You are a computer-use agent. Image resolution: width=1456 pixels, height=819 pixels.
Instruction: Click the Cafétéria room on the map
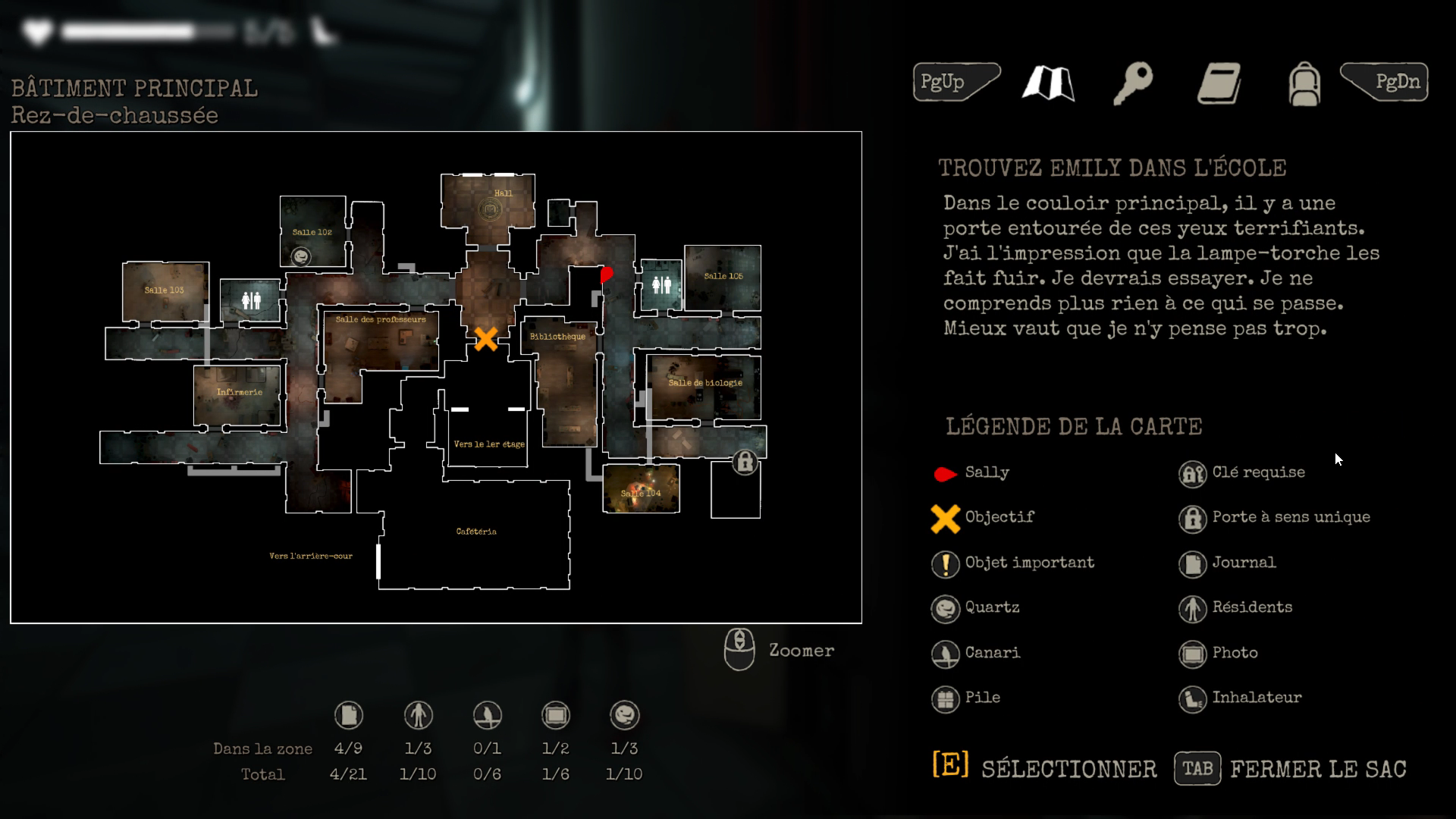pyautogui.click(x=476, y=532)
